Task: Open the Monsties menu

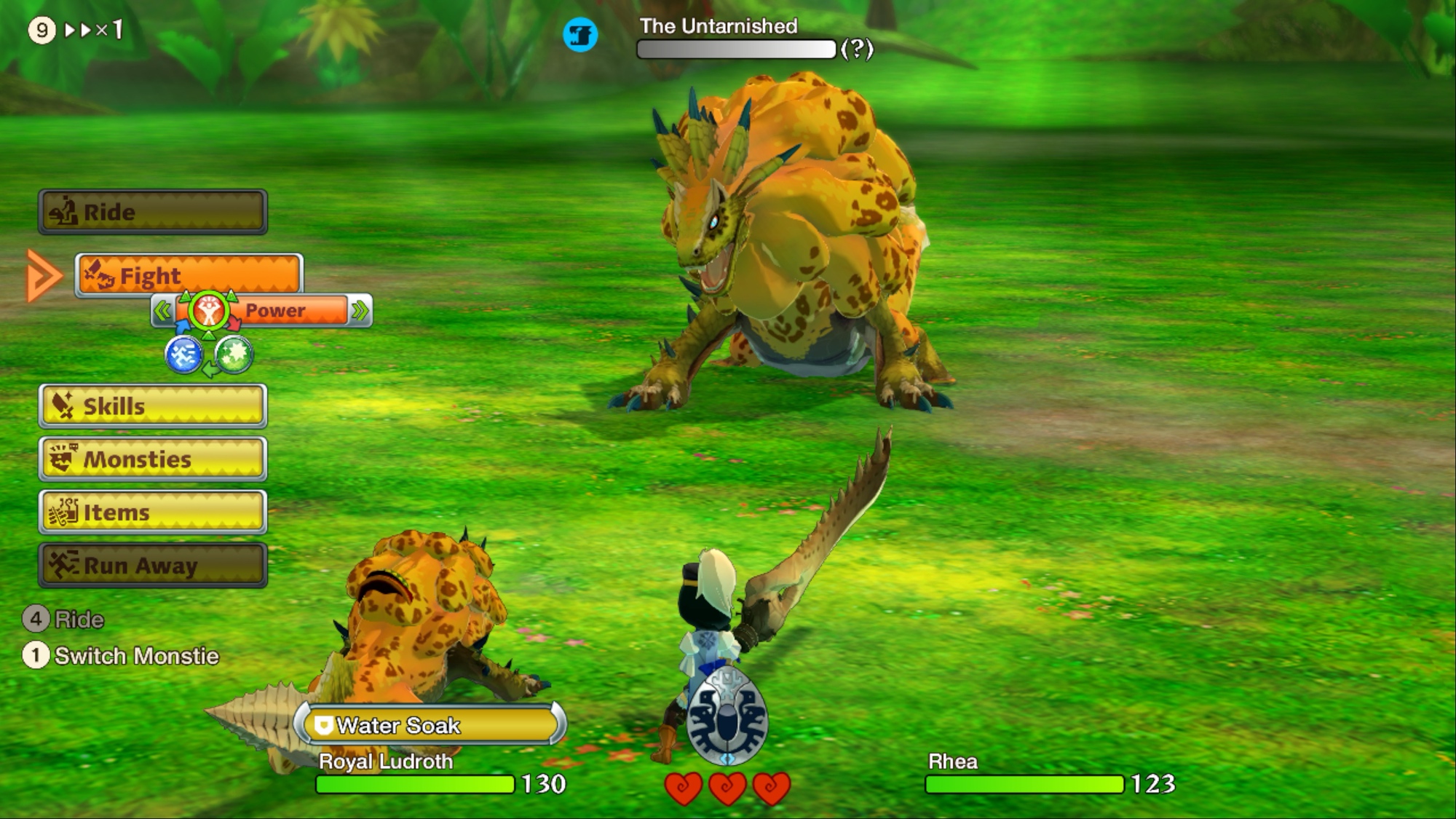Action: tap(153, 459)
